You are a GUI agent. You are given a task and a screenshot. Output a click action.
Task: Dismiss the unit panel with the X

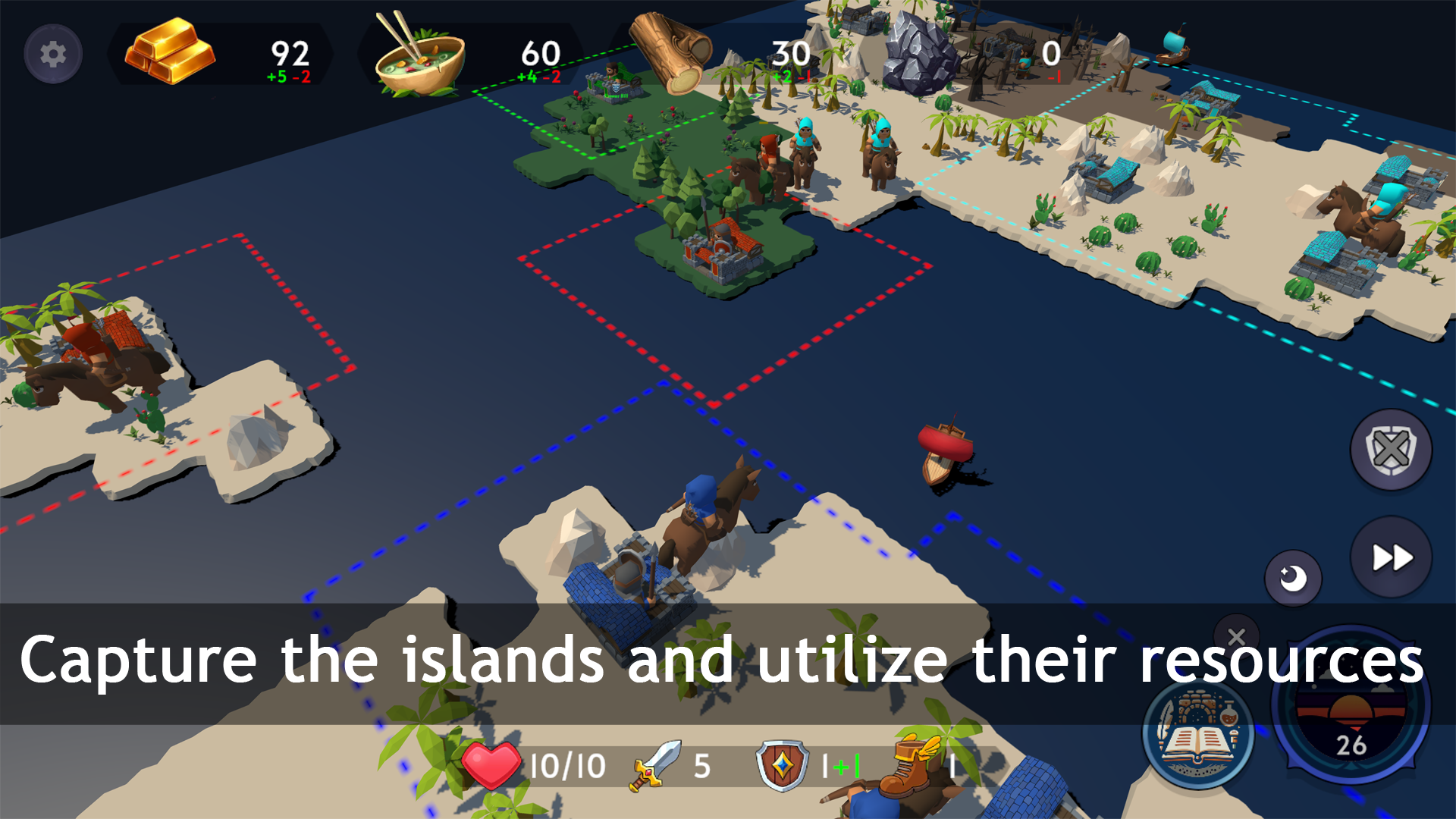[x=1236, y=637]
